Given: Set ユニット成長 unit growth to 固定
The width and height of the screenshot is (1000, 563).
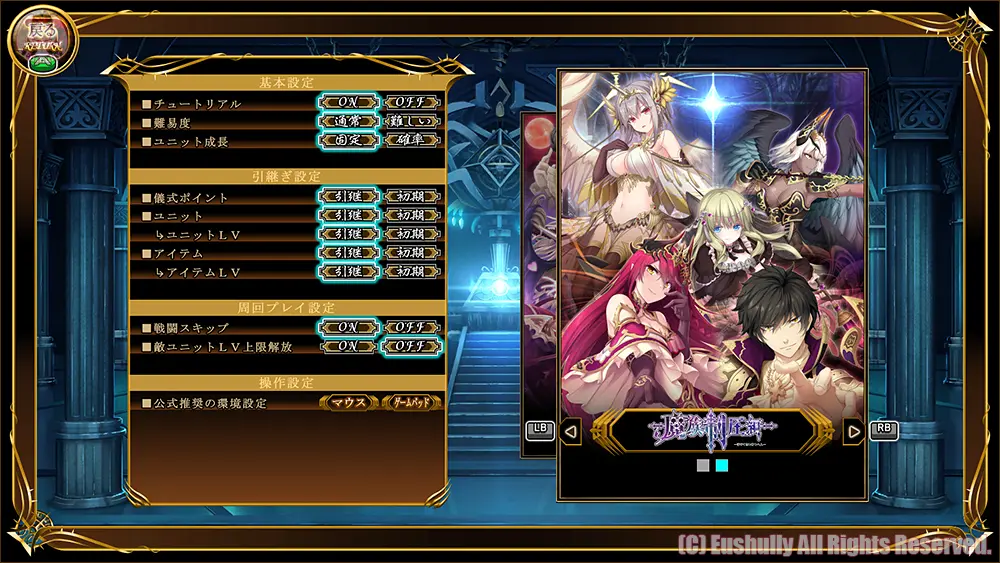Looking at the screenshot, I should pyautogui.click(x=349, y=141).
